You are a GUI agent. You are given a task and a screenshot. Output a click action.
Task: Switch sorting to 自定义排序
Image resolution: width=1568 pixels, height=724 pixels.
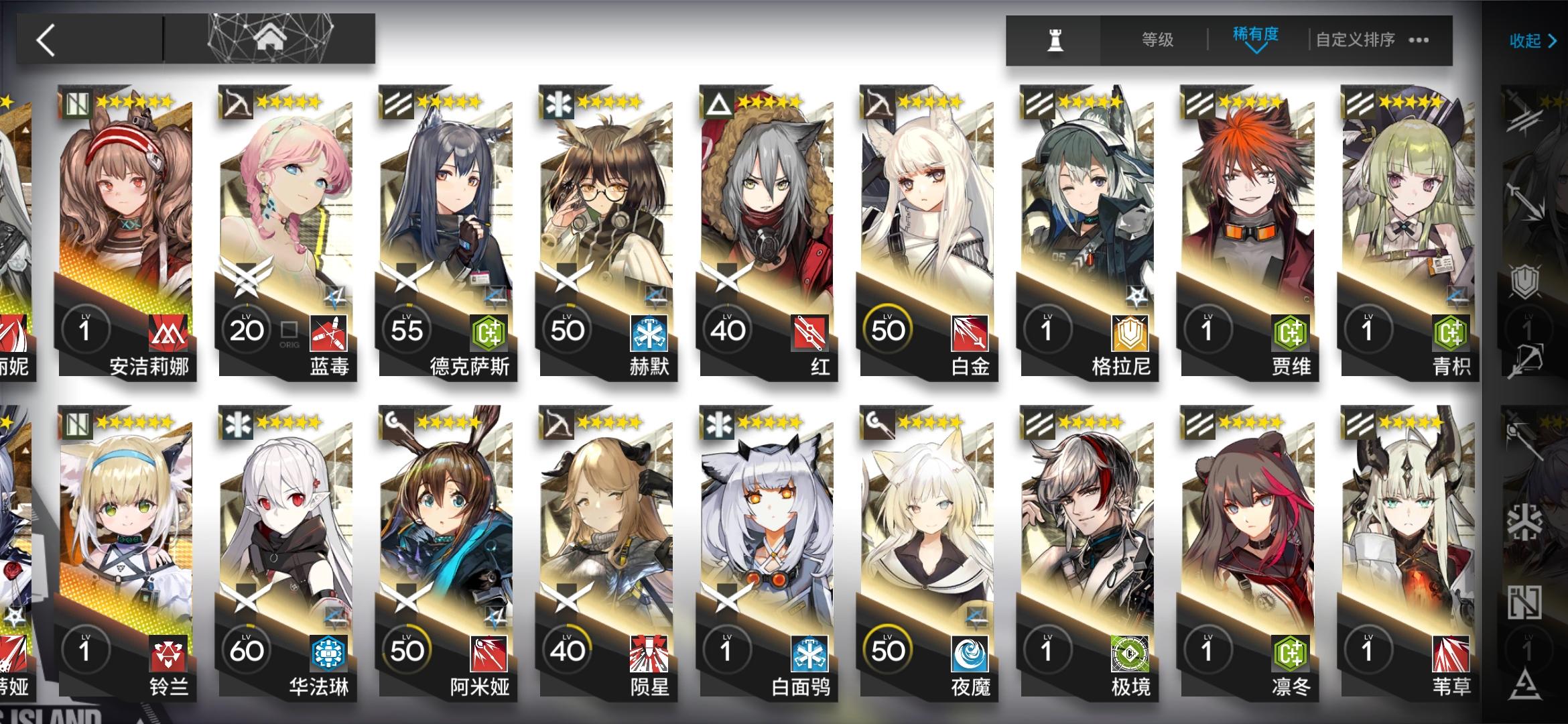tap(1354, 40)
